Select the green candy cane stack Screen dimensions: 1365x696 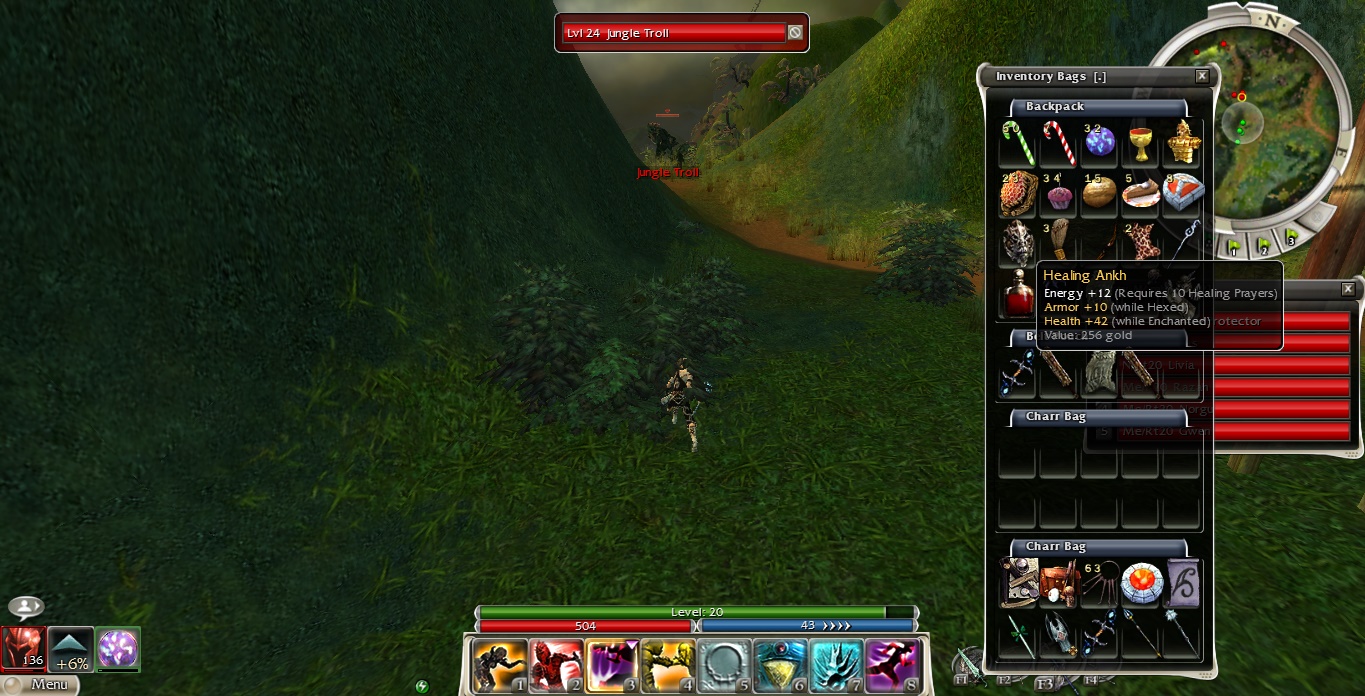[x=1019, y=144]
